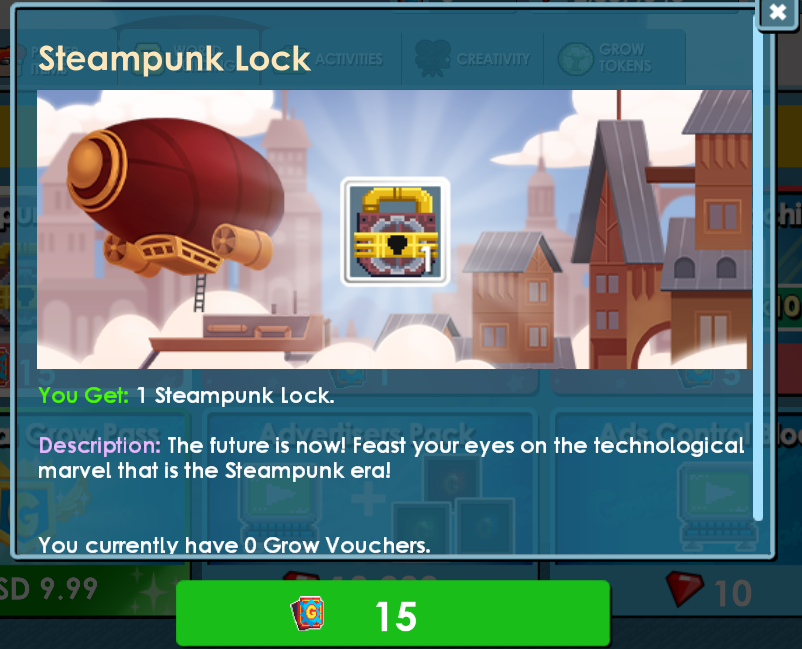
Task: Click the dialog's vertical scrollbar
Action: click(759, 280)
